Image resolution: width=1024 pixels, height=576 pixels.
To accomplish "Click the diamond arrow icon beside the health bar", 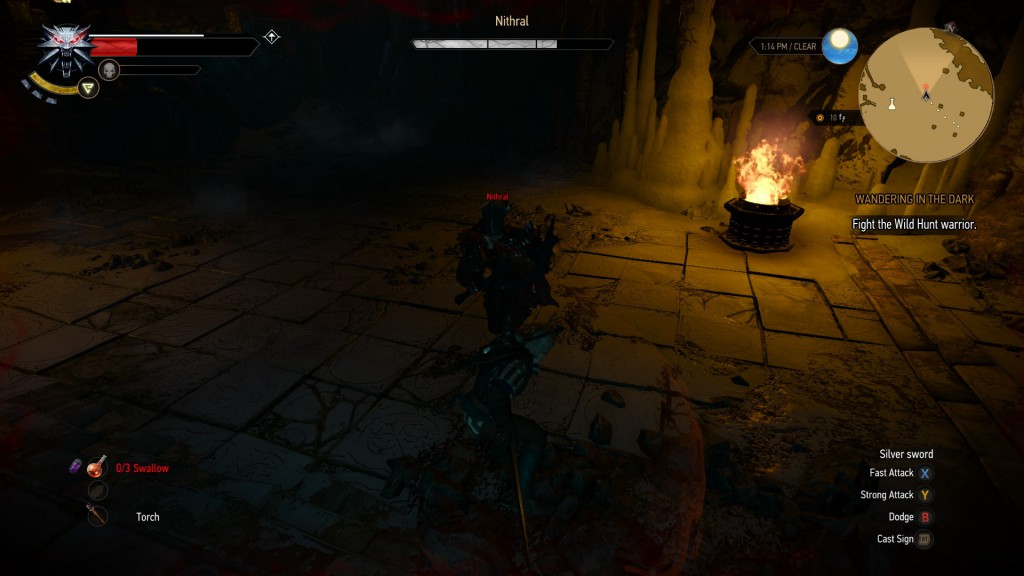I will point(271,37).
